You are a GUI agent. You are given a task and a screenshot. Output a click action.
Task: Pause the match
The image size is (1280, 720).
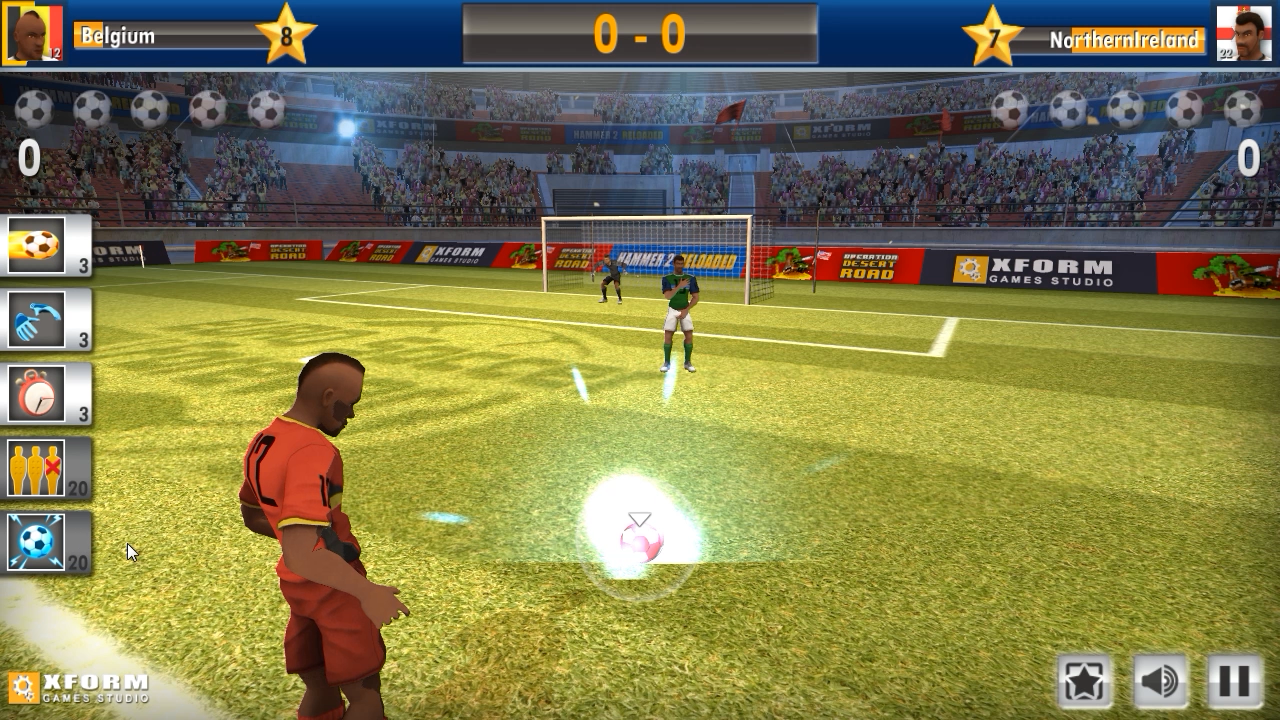[1232, 679]
